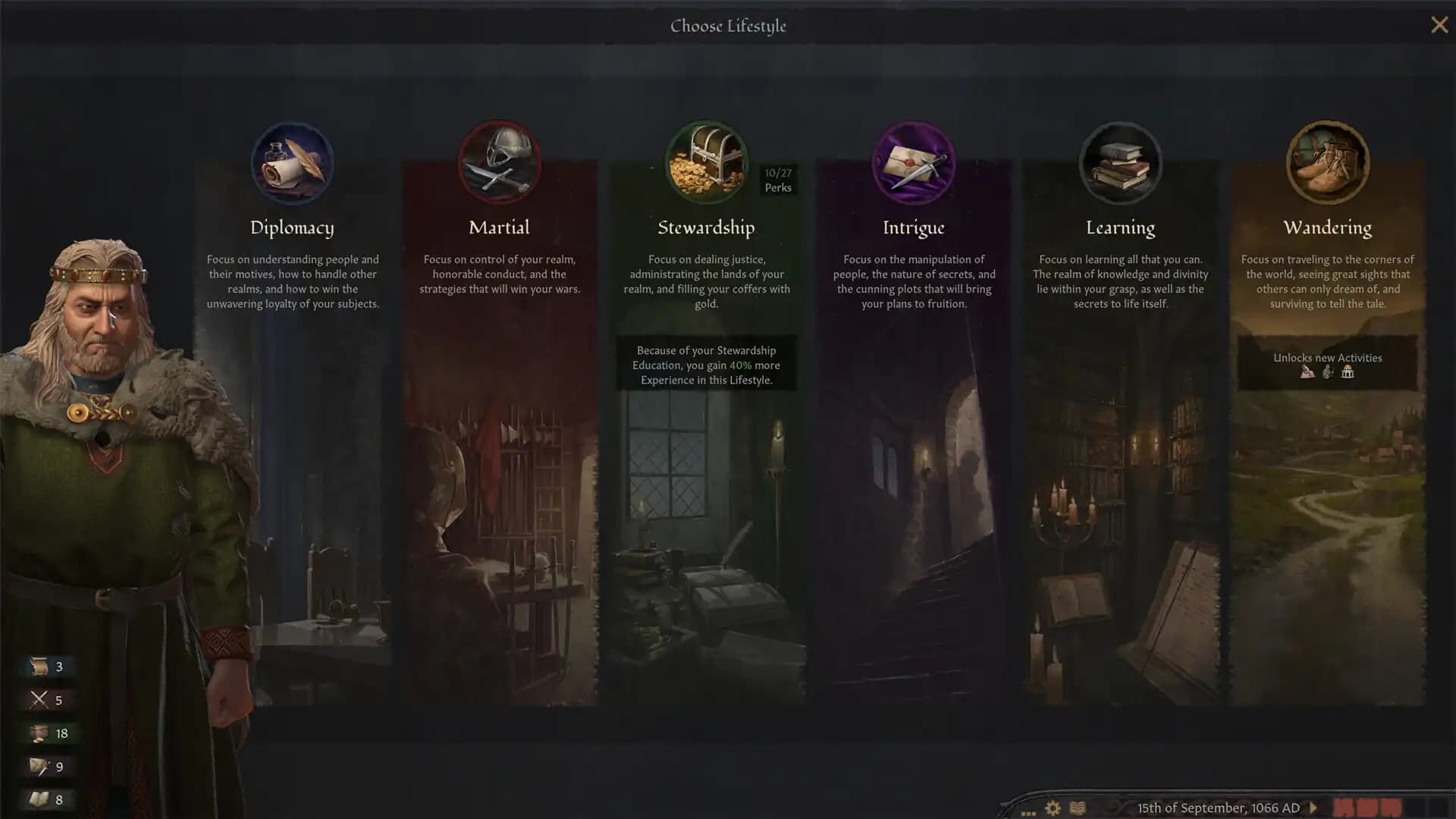The image size is (1456, 819).
Task: Select the Diplomacy lifestyle scroll icon
Action: [x=293, y=162]
